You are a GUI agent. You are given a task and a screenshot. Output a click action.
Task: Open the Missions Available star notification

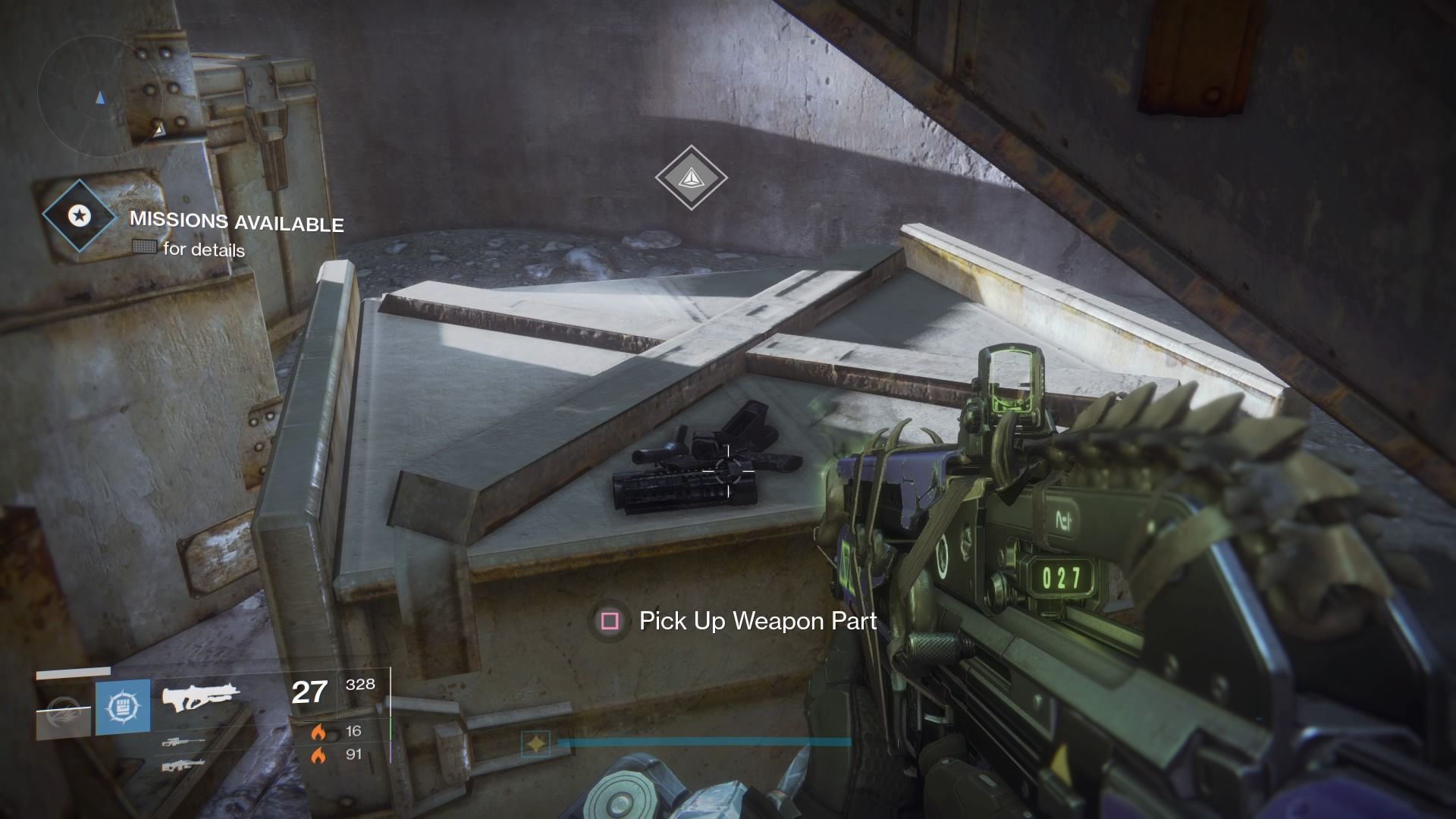coord(78,217)
